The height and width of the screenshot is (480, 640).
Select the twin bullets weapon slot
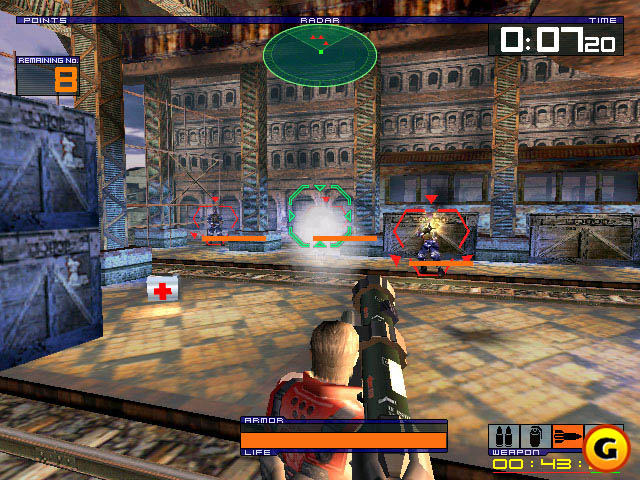tap(503, 437)
